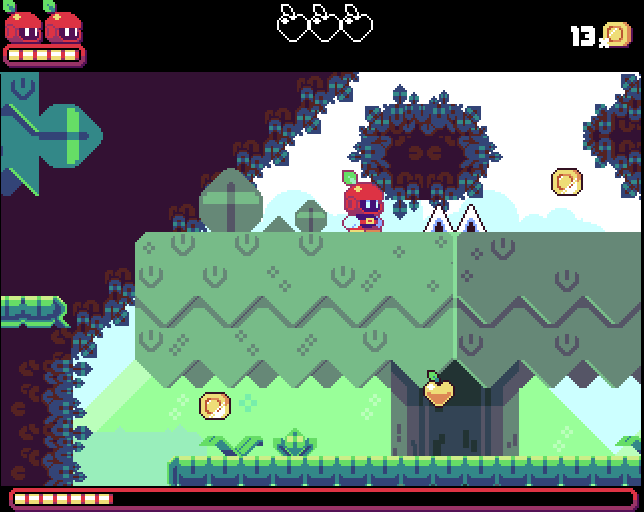Click the gold coin counter icon
The width and height of the screenshot is (644, 512).
click(x=617, y=35)
